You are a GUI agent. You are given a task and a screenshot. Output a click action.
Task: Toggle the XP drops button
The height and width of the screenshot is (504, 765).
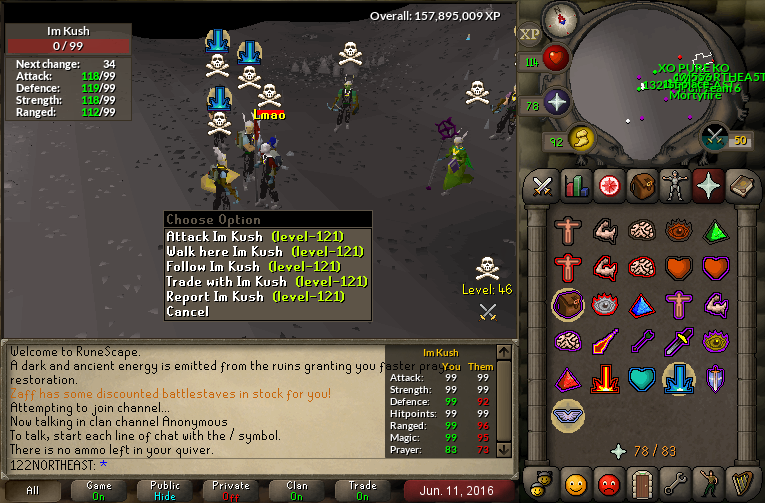530,32
